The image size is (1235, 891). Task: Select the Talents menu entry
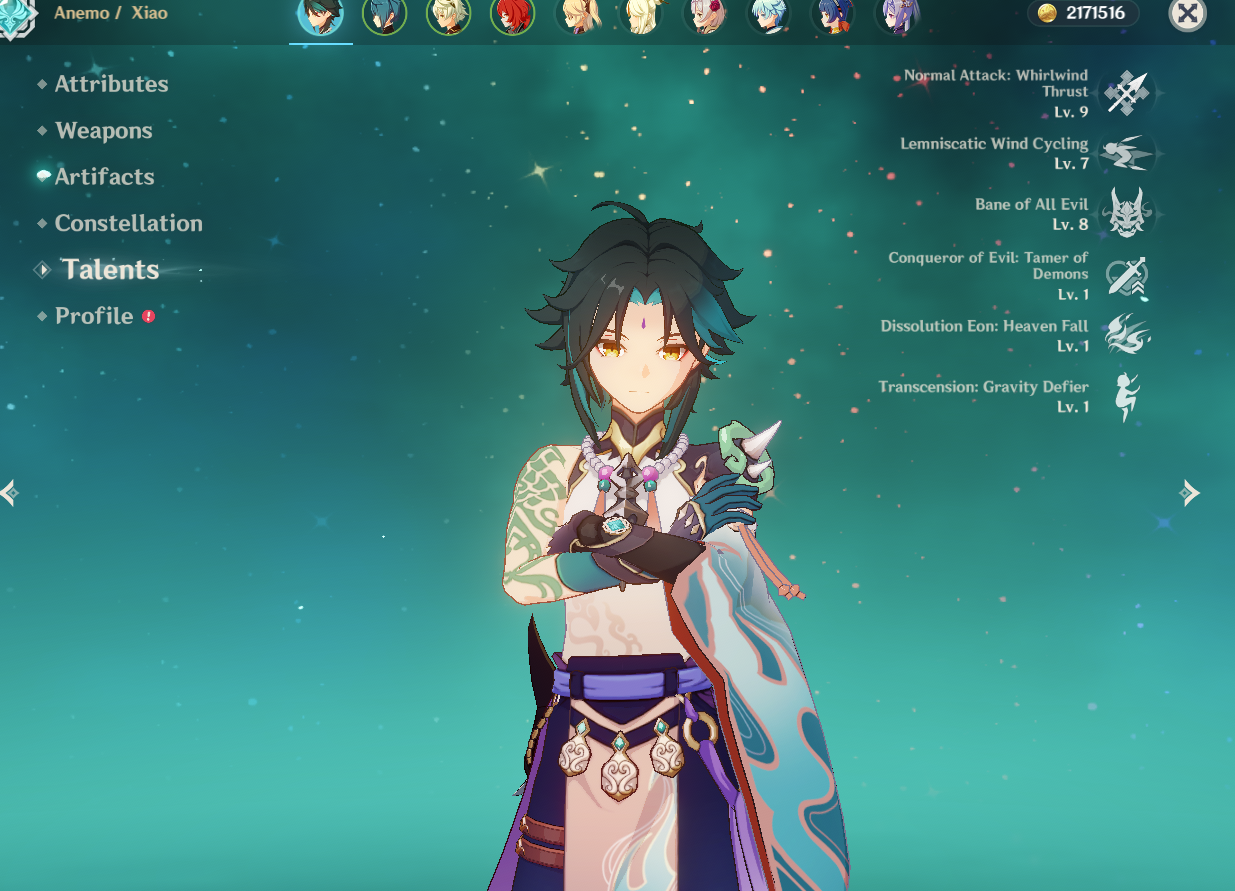(110, 270)
